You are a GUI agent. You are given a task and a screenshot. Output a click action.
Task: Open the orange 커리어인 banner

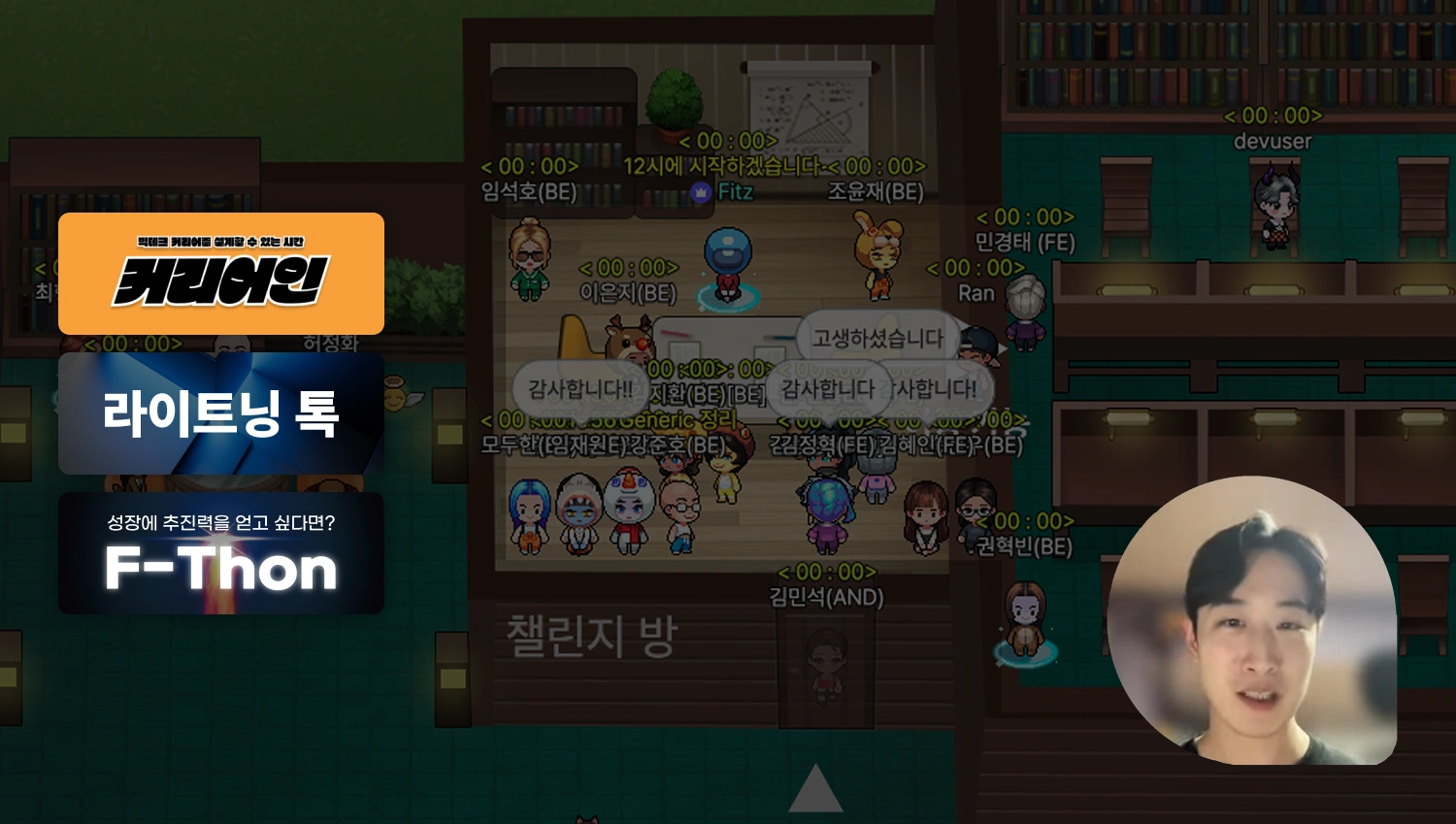coord(221,274)
